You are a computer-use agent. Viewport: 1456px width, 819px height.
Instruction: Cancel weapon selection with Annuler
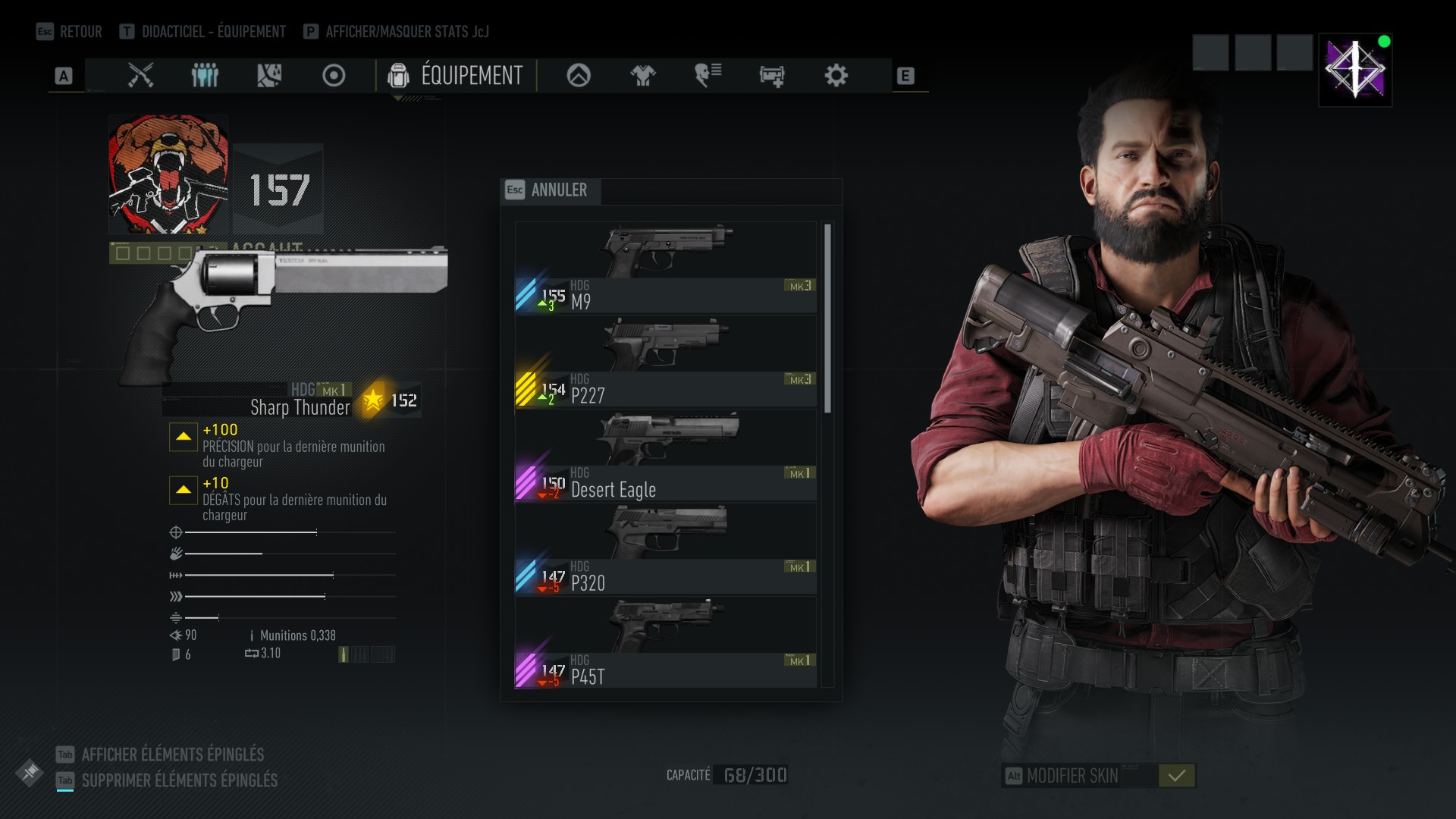(x=551, y=190)
